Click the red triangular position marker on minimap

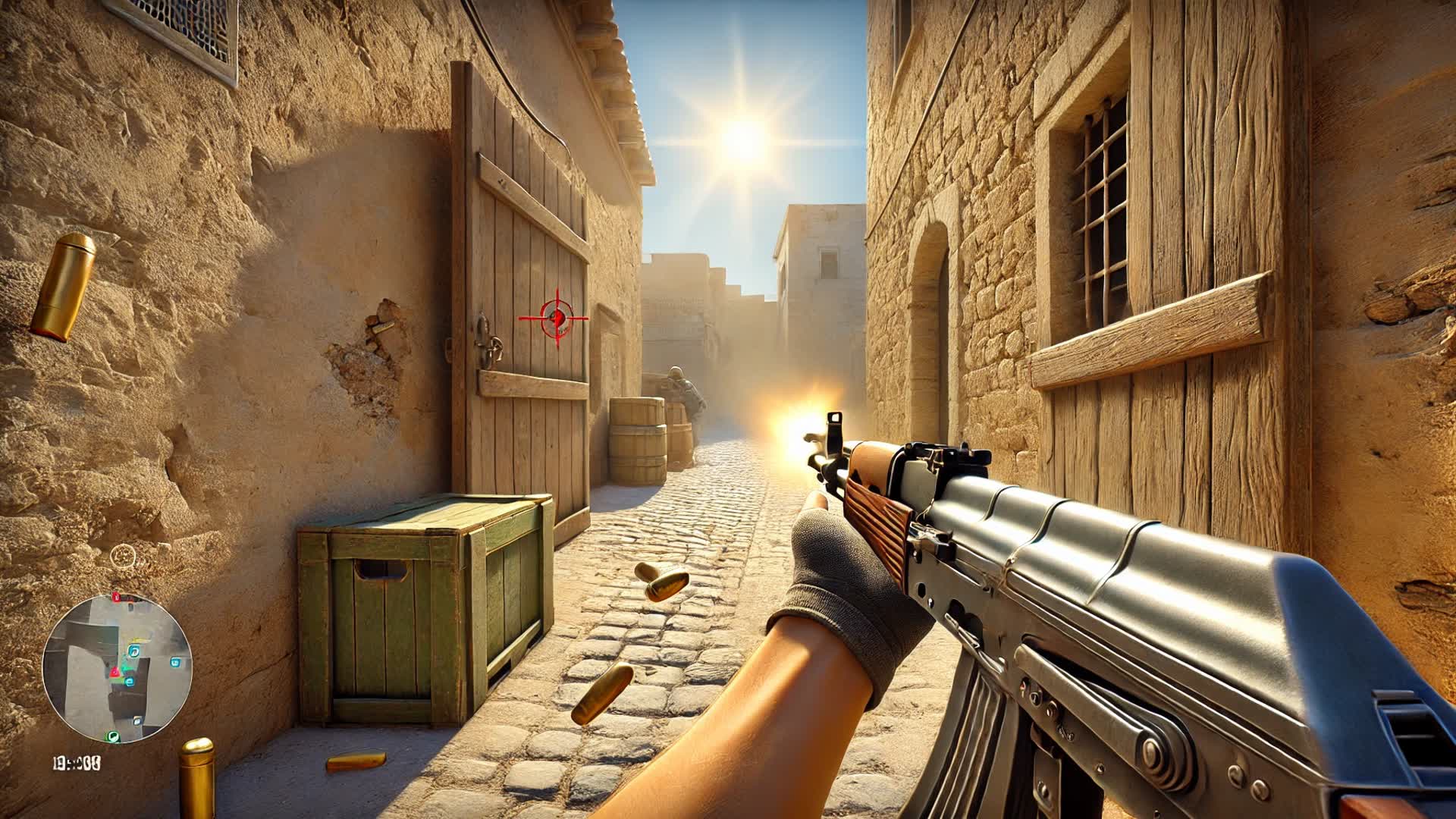115,671
